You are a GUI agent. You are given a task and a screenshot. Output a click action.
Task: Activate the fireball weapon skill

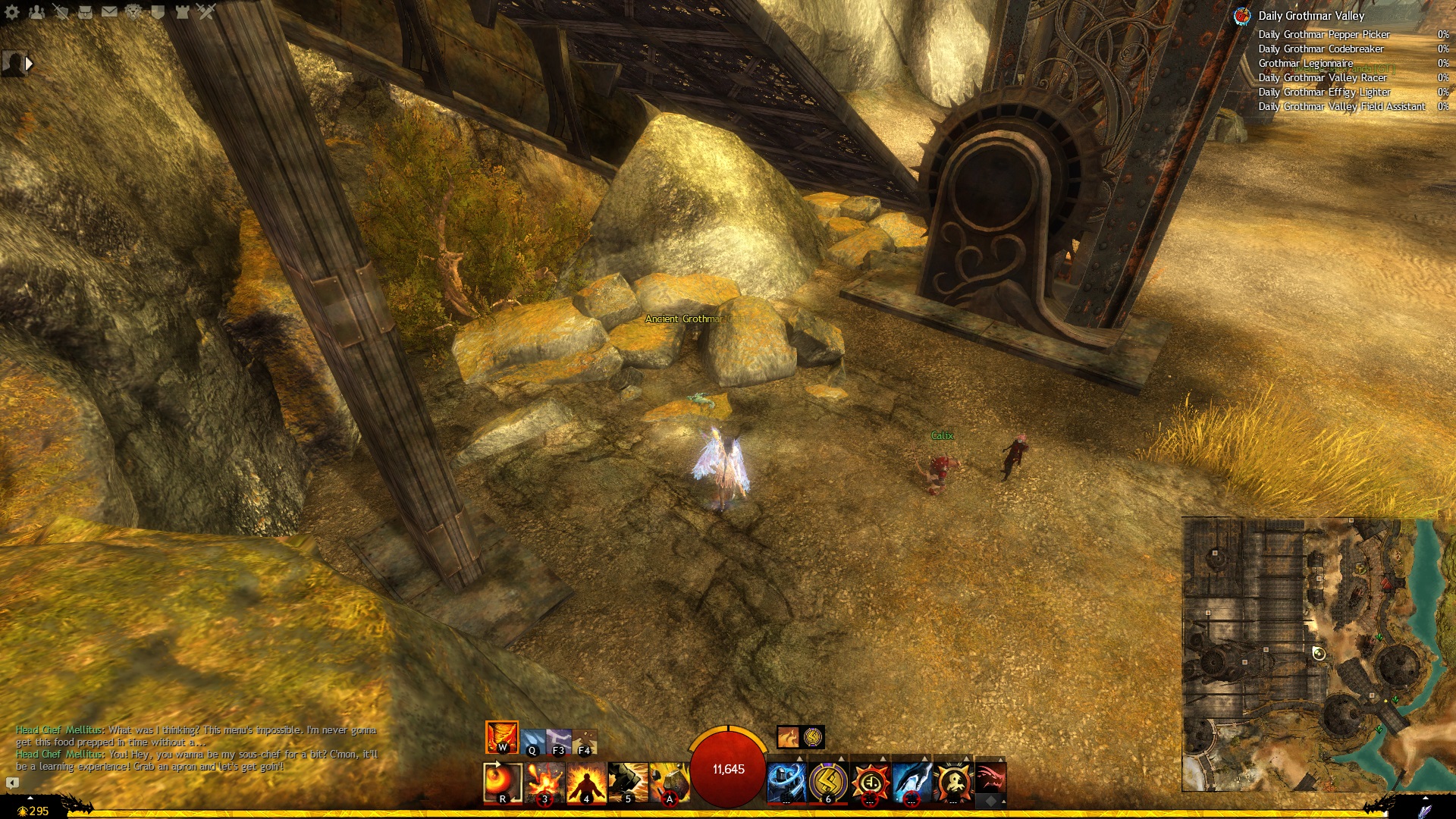point(502,782)
